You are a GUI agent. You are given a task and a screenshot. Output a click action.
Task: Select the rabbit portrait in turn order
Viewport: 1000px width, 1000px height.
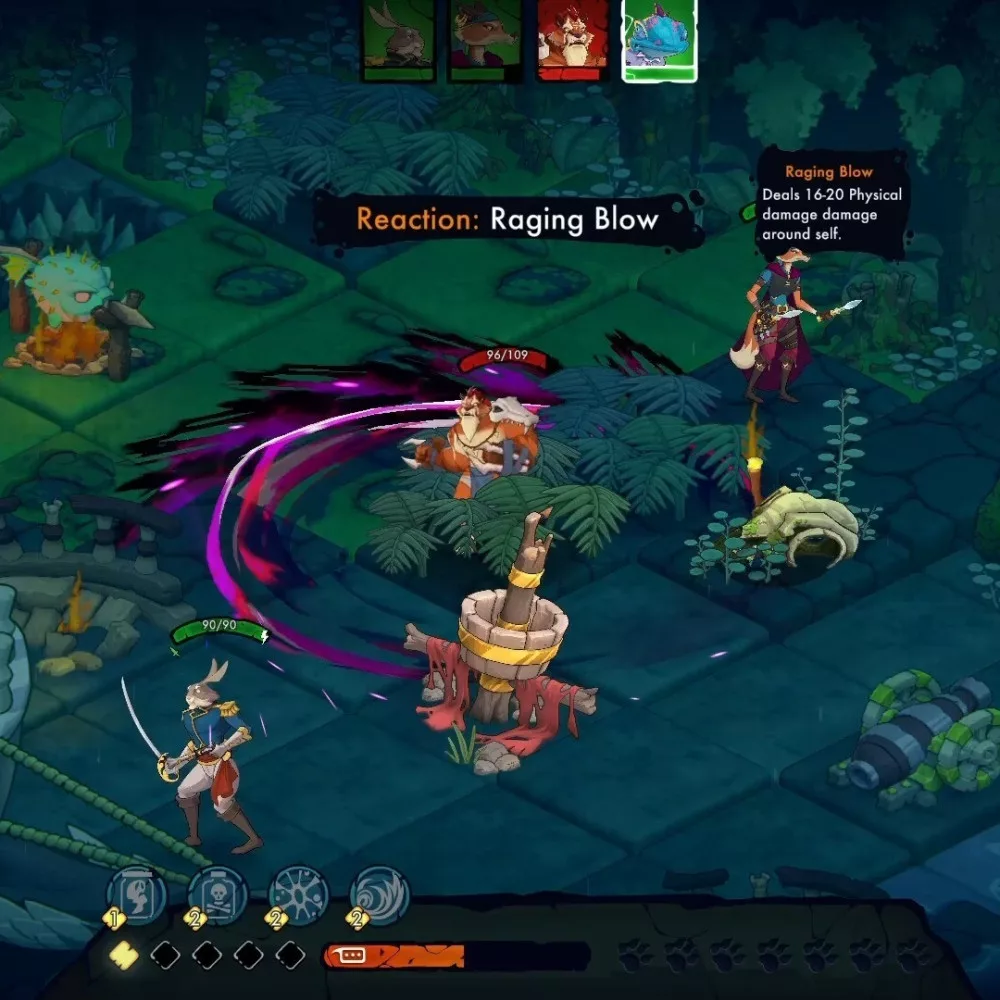(x=397, y=40)
